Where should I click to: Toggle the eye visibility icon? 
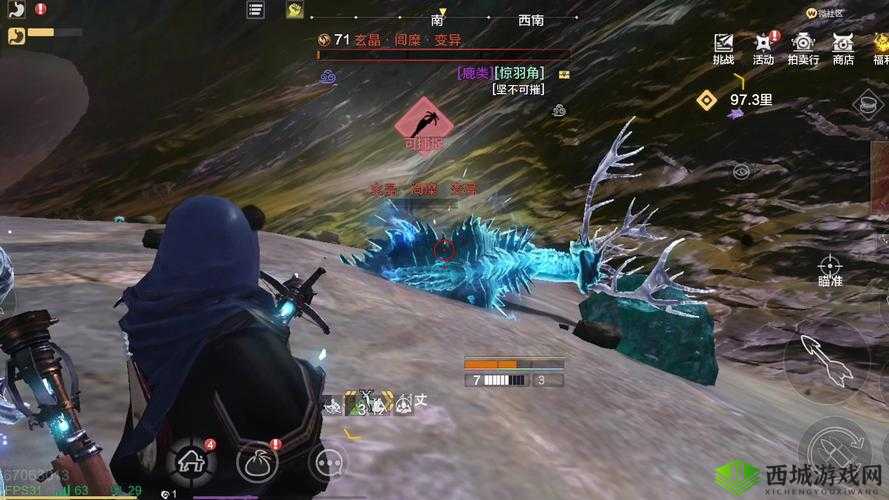pos(741,172)
